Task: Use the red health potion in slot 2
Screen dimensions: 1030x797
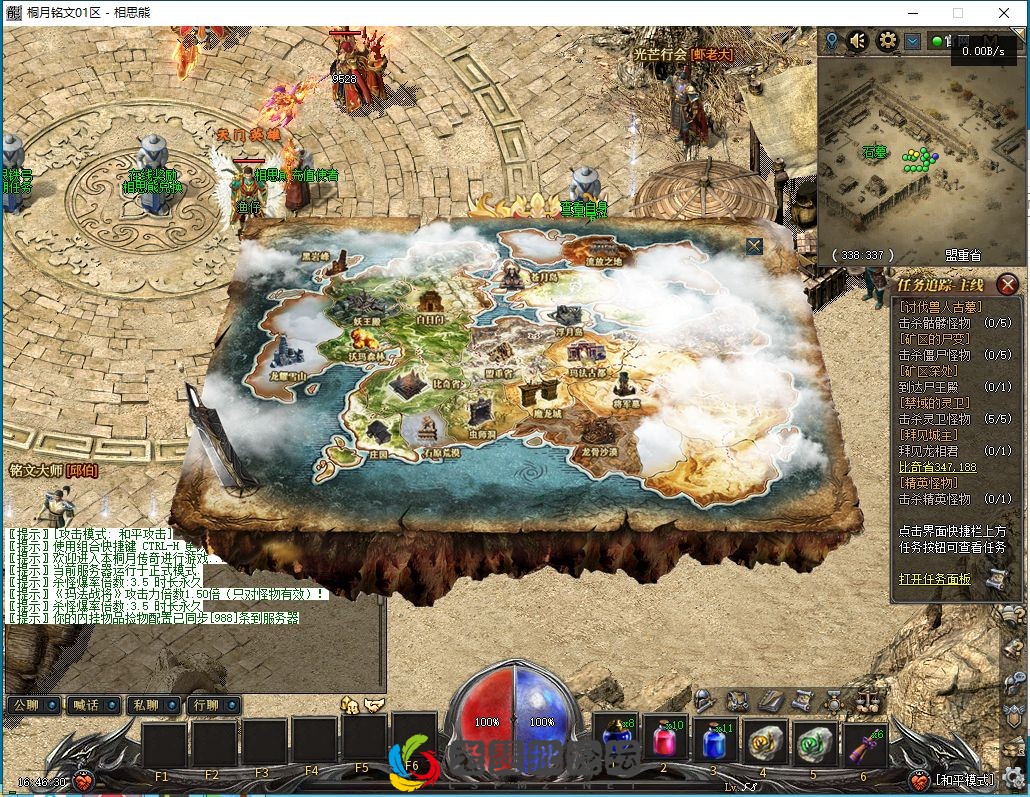Action: point(664,743)
